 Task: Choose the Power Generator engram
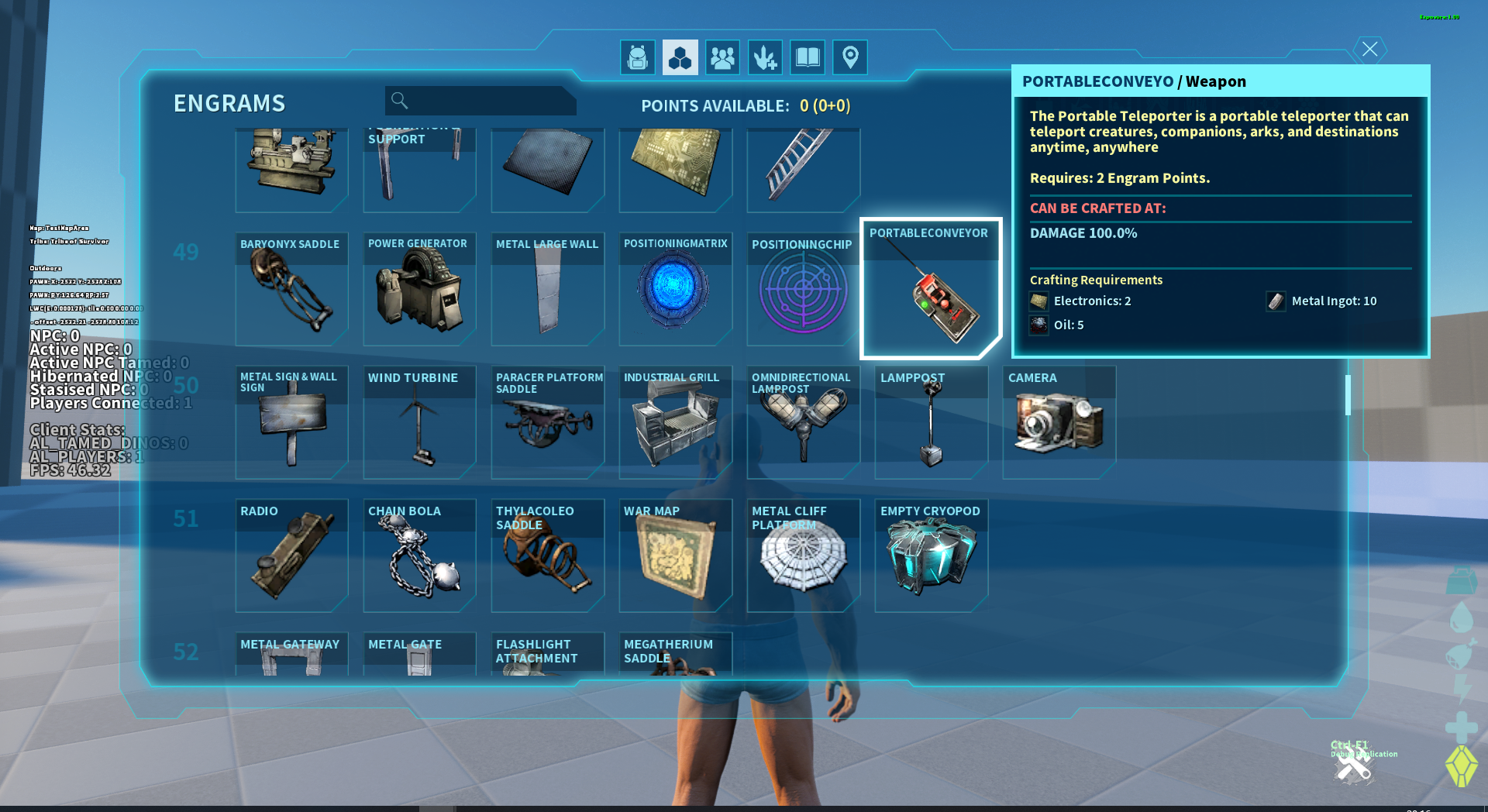419,290
